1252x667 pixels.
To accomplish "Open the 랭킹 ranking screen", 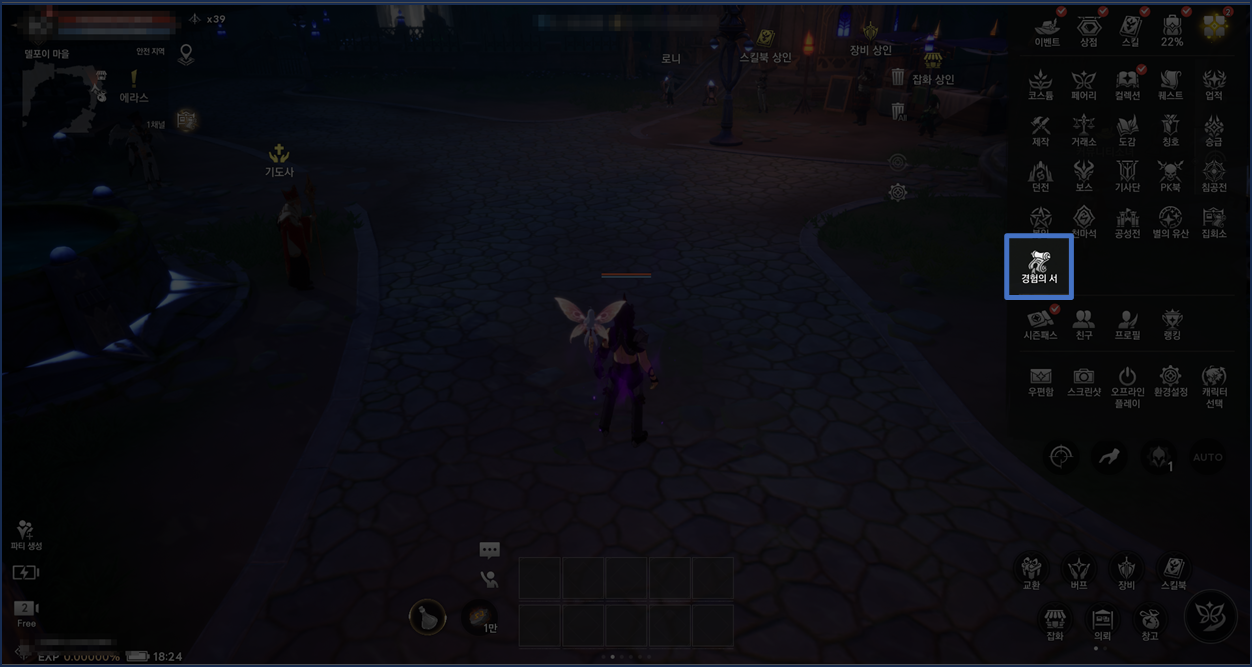I will (1171, 324).
